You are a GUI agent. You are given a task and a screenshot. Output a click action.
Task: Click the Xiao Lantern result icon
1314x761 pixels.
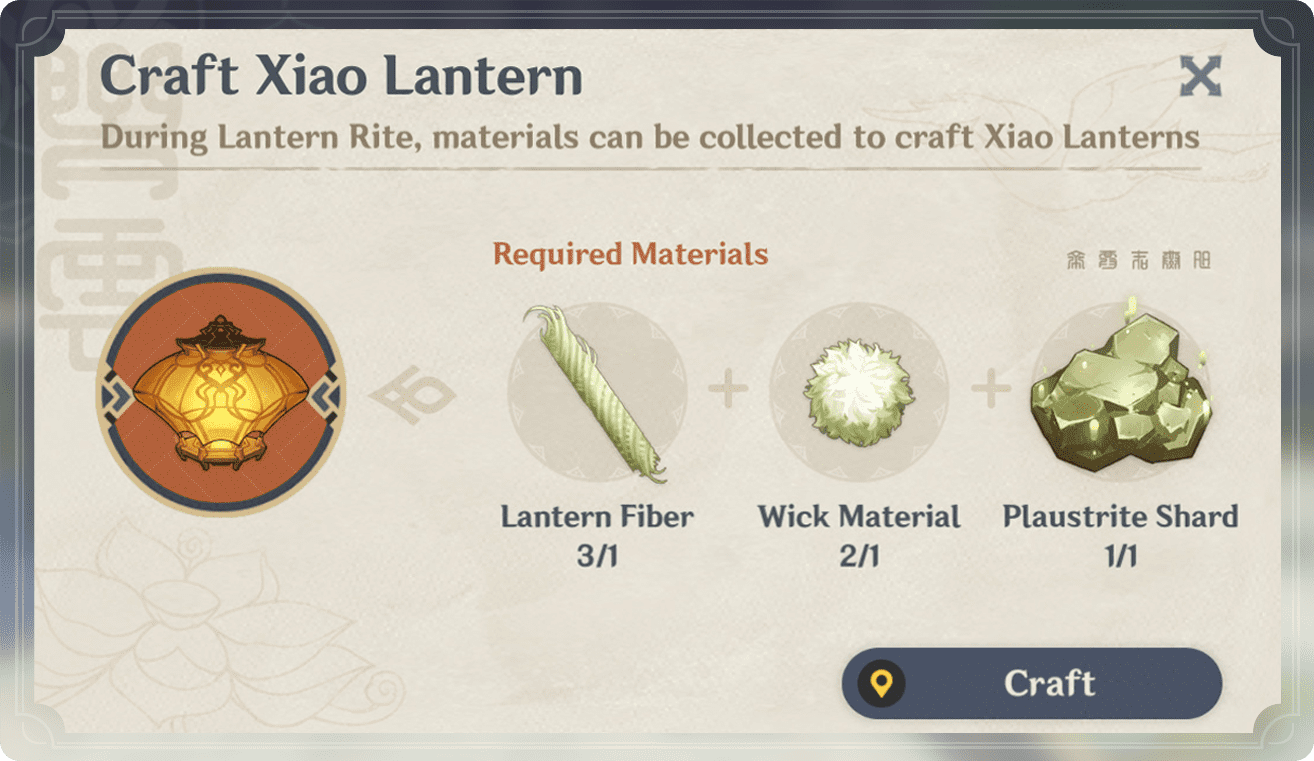coord(222,391)
